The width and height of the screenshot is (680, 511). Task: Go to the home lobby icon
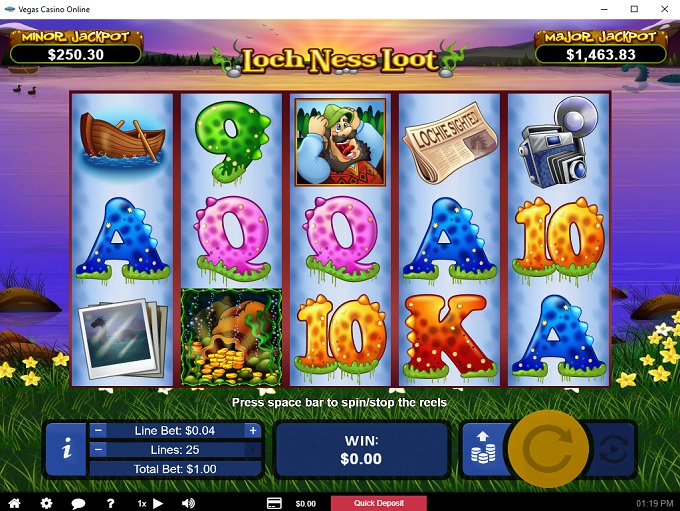14,503
